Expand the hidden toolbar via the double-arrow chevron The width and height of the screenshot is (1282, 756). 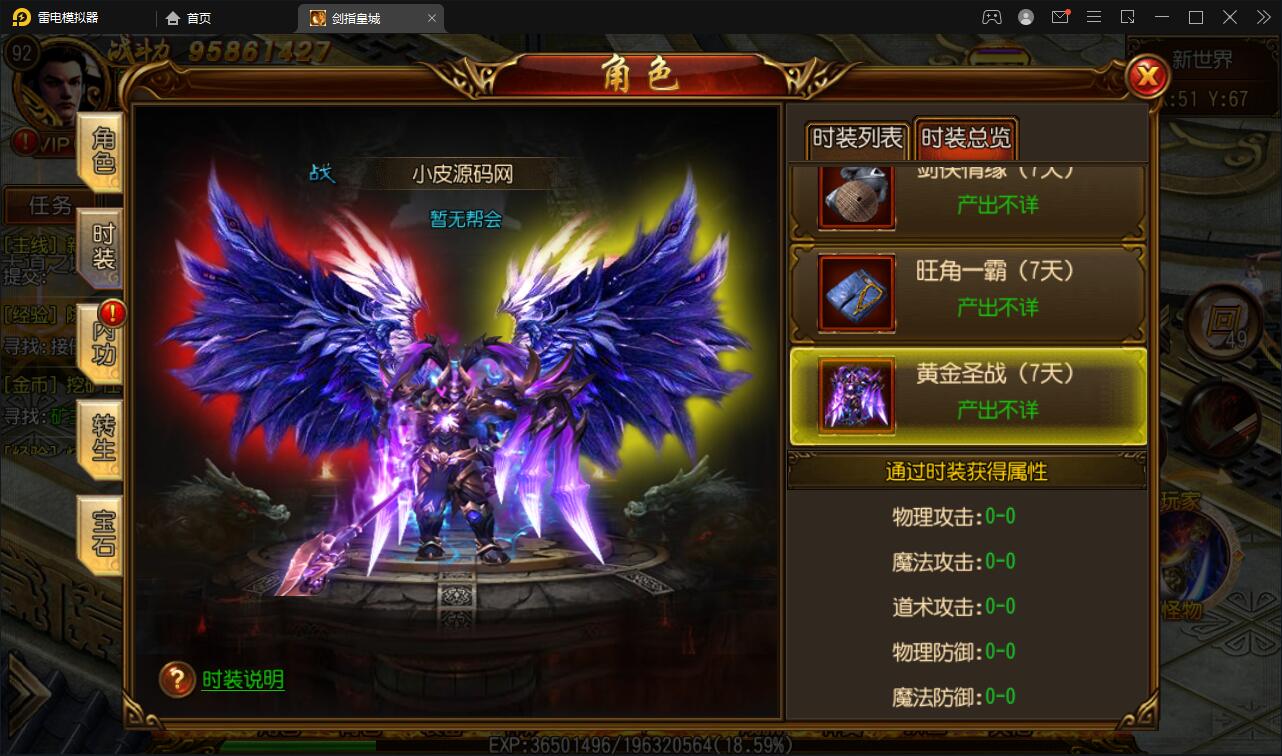[x=1262, y=17]
